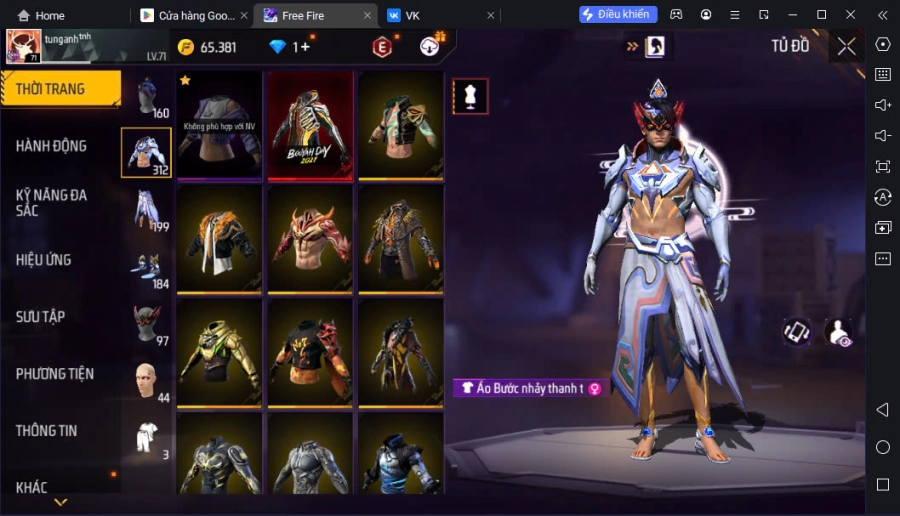Choose the tops subcategory with 312 items

click(x=146, y=153)
